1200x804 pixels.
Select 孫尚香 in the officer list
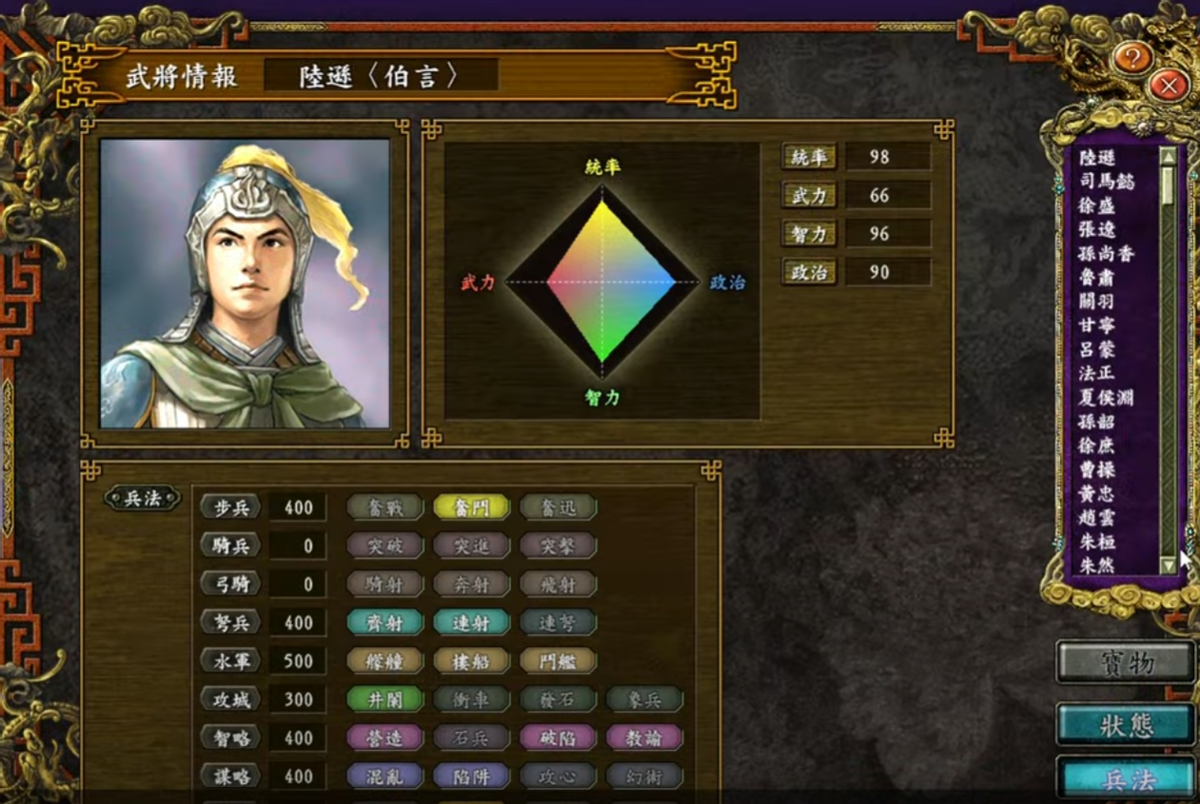click(1108, 253)
